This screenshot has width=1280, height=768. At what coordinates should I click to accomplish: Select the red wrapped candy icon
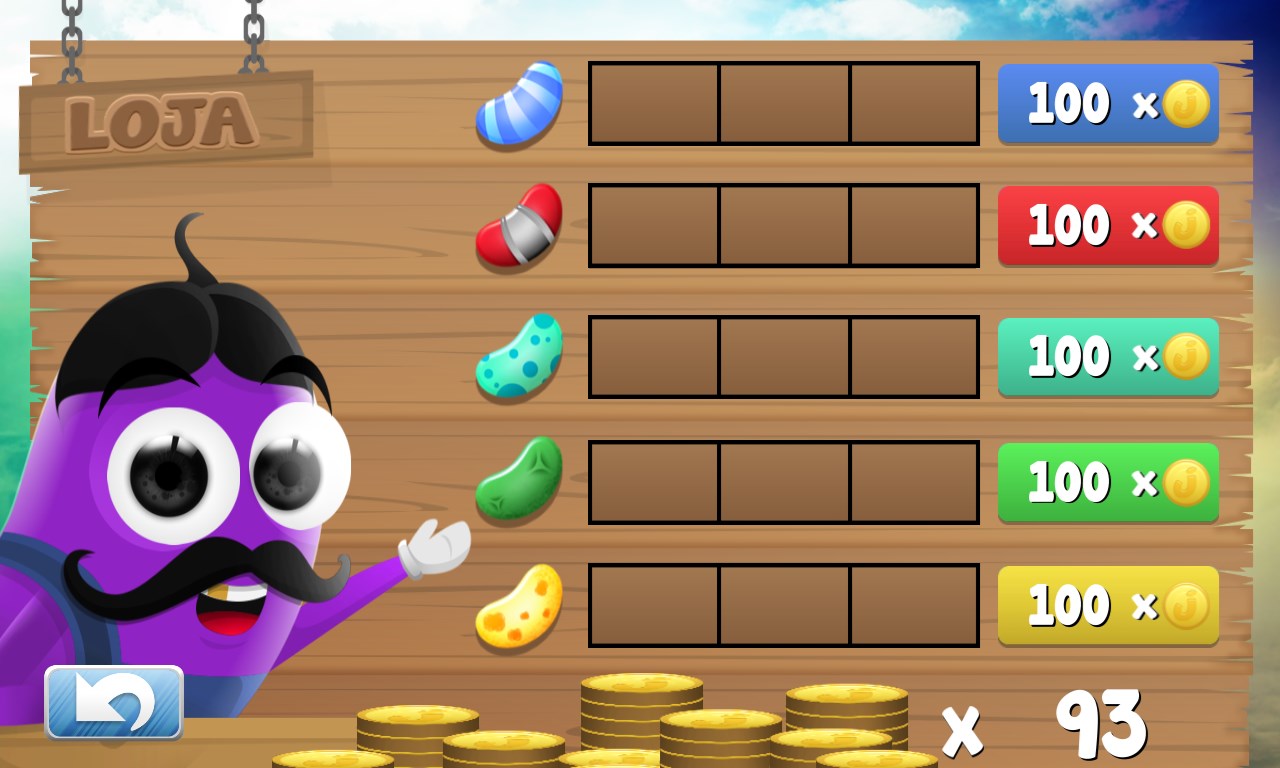click(x=518, y=226)
